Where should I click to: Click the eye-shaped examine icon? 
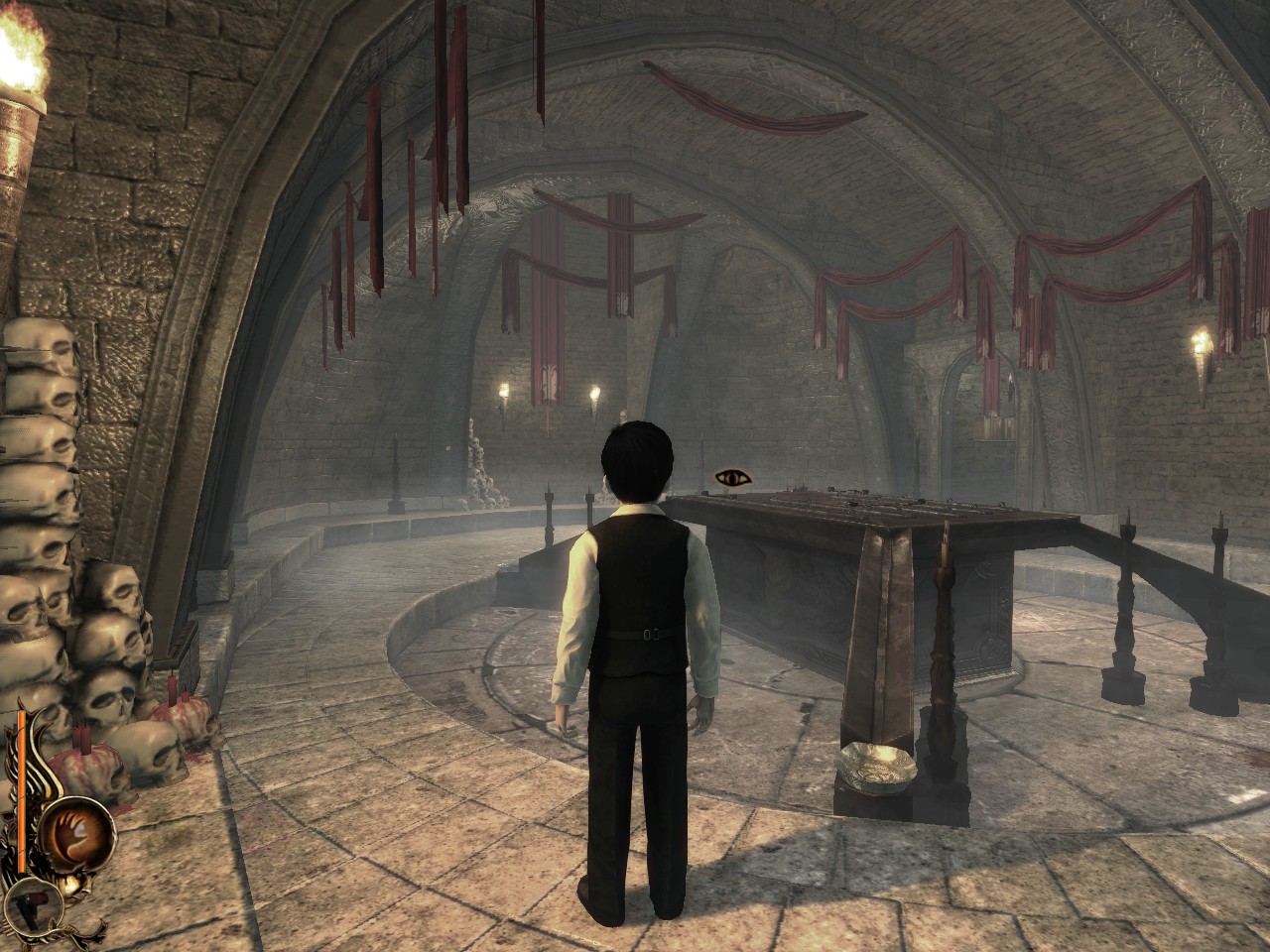(733, 479)
